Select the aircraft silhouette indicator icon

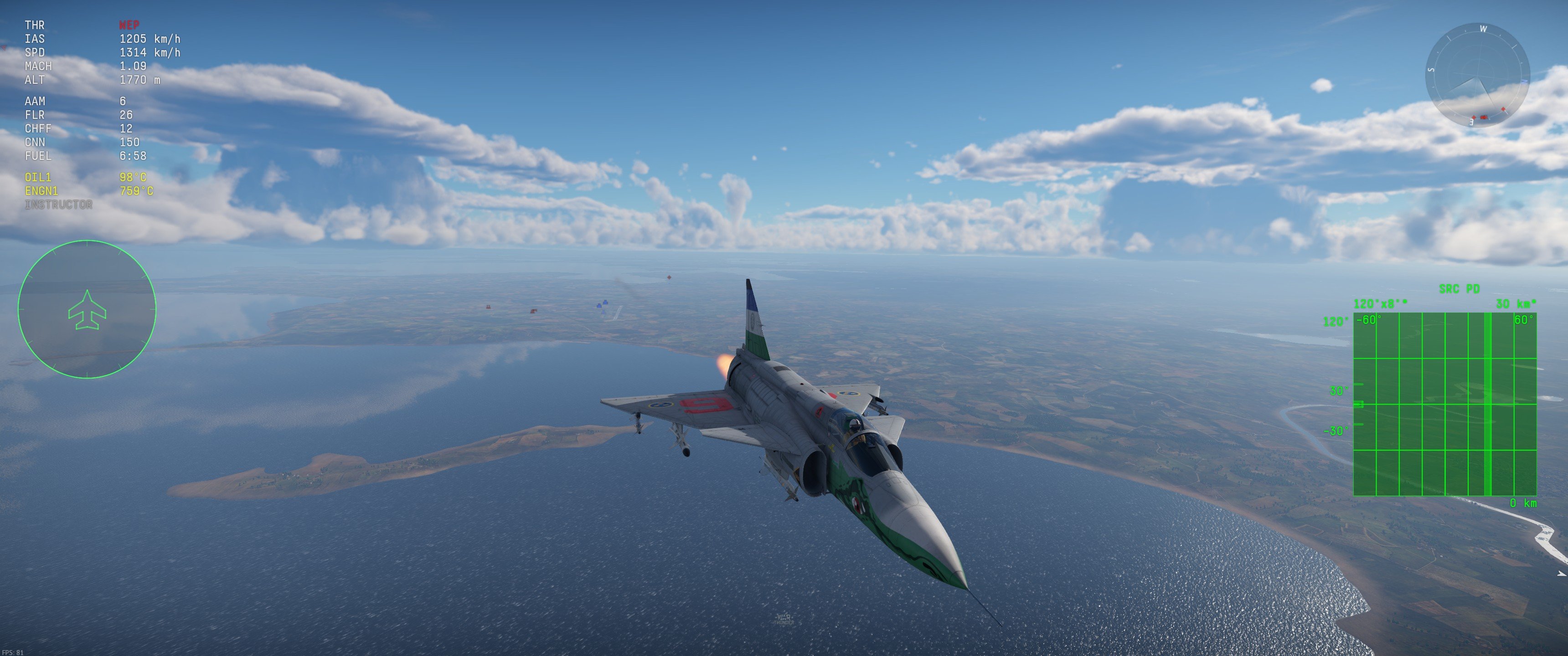tap(88, 310)
